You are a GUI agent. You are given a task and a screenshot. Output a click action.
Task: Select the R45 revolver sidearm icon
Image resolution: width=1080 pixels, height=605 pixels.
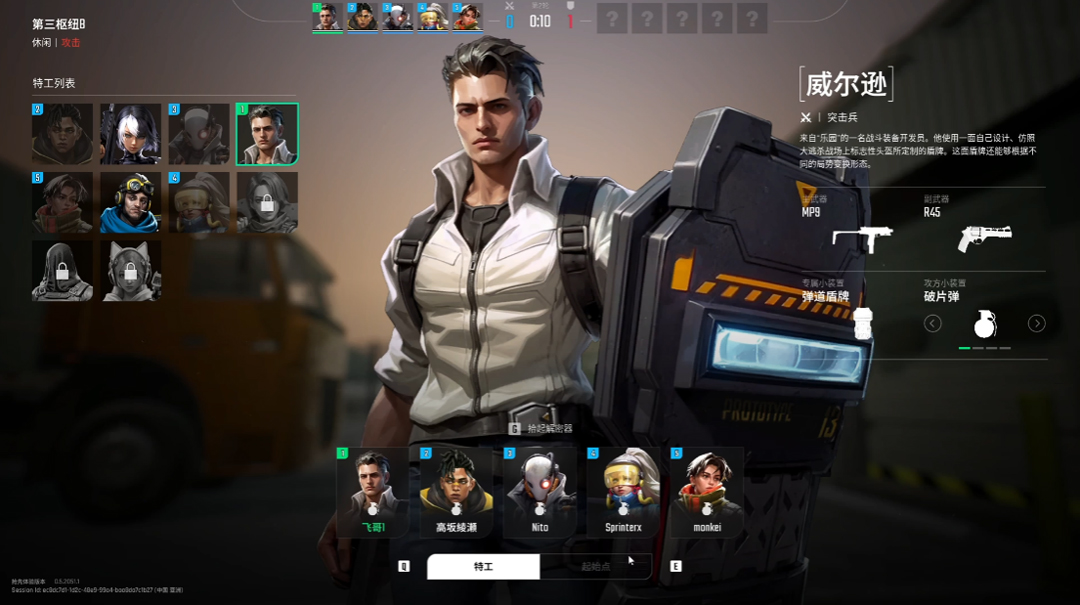(x=984, y=238)
